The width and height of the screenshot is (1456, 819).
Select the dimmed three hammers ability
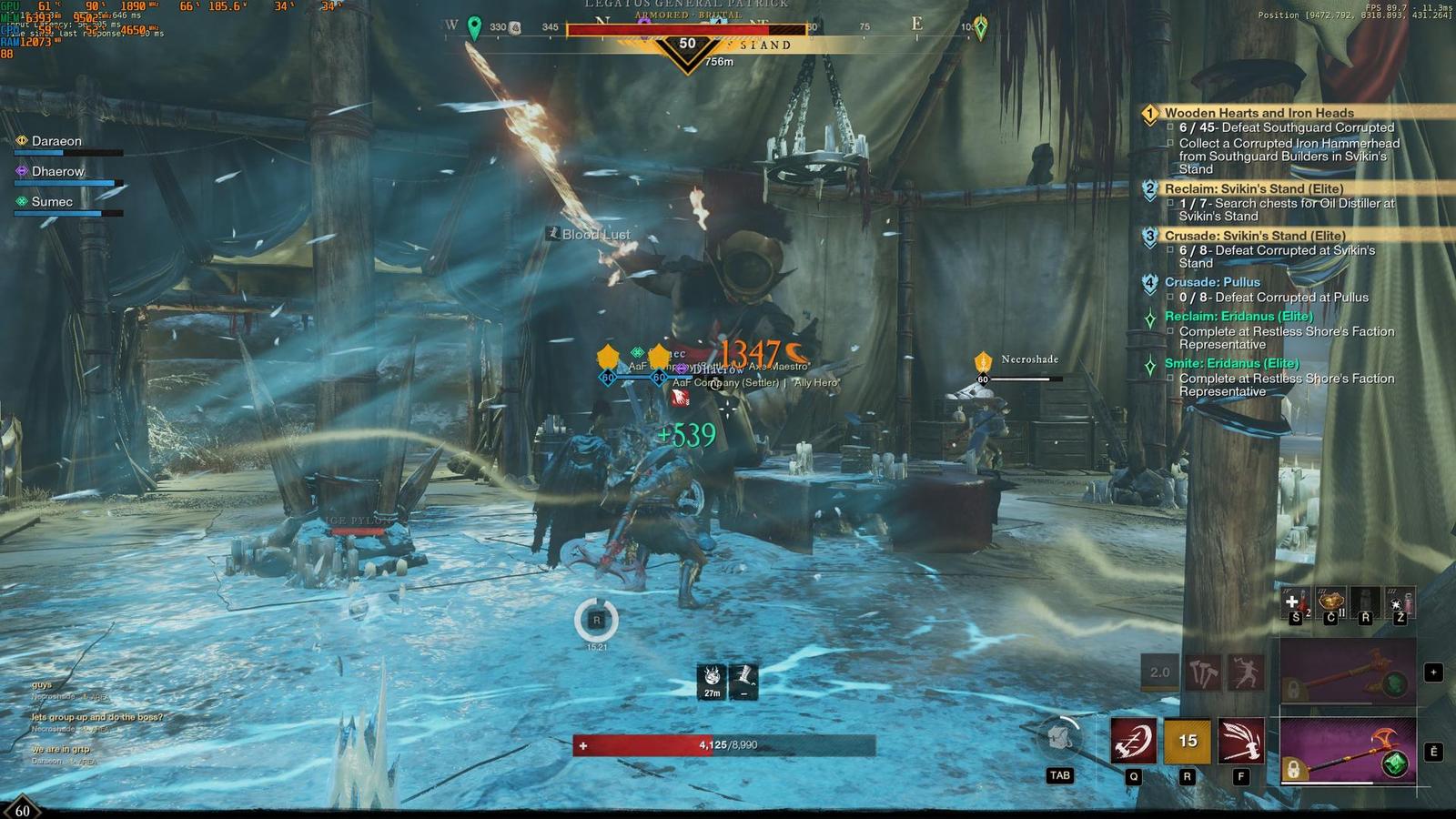pos(1203,672)
